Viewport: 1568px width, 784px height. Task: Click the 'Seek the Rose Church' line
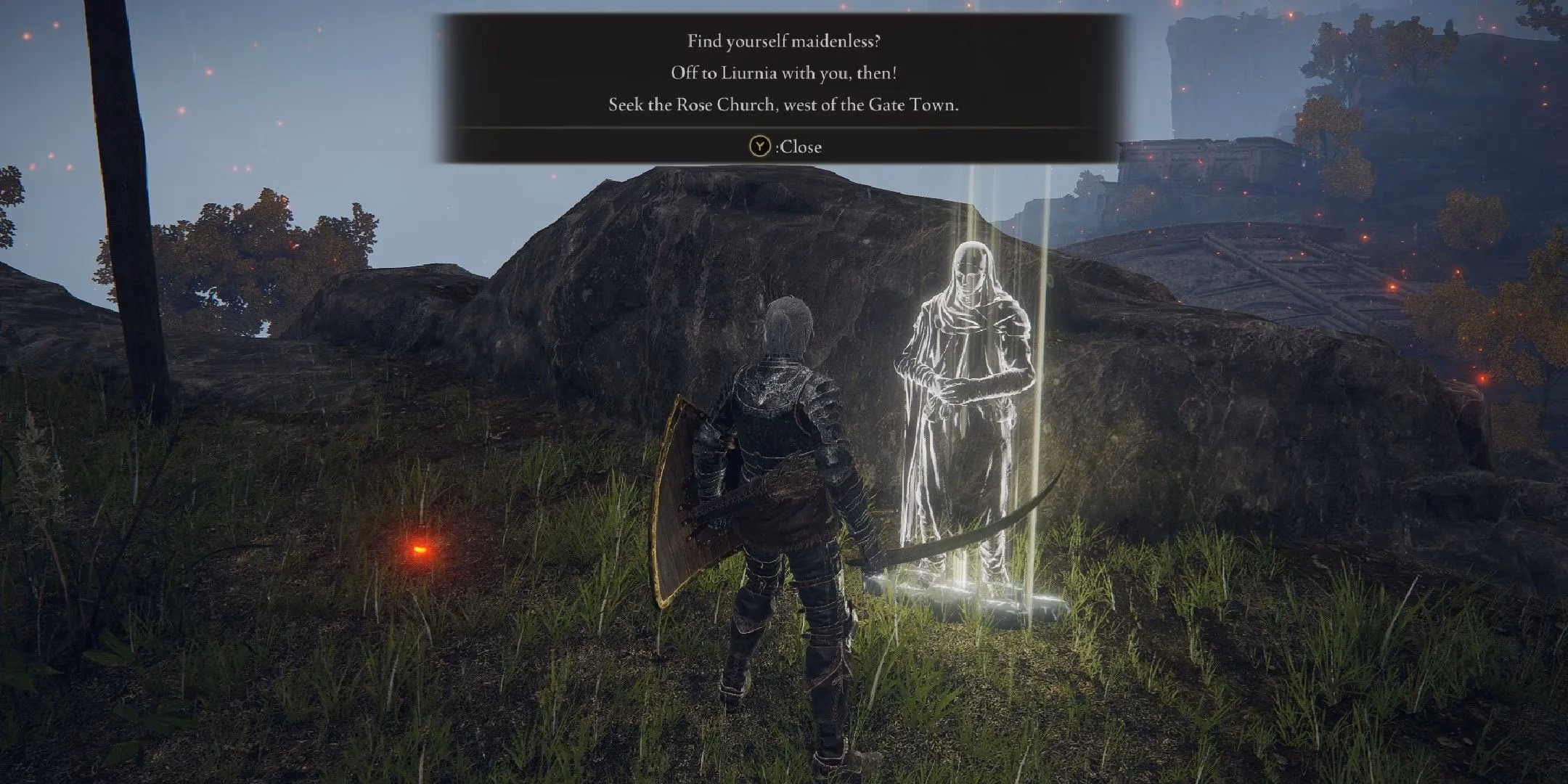tap(782, 106)
